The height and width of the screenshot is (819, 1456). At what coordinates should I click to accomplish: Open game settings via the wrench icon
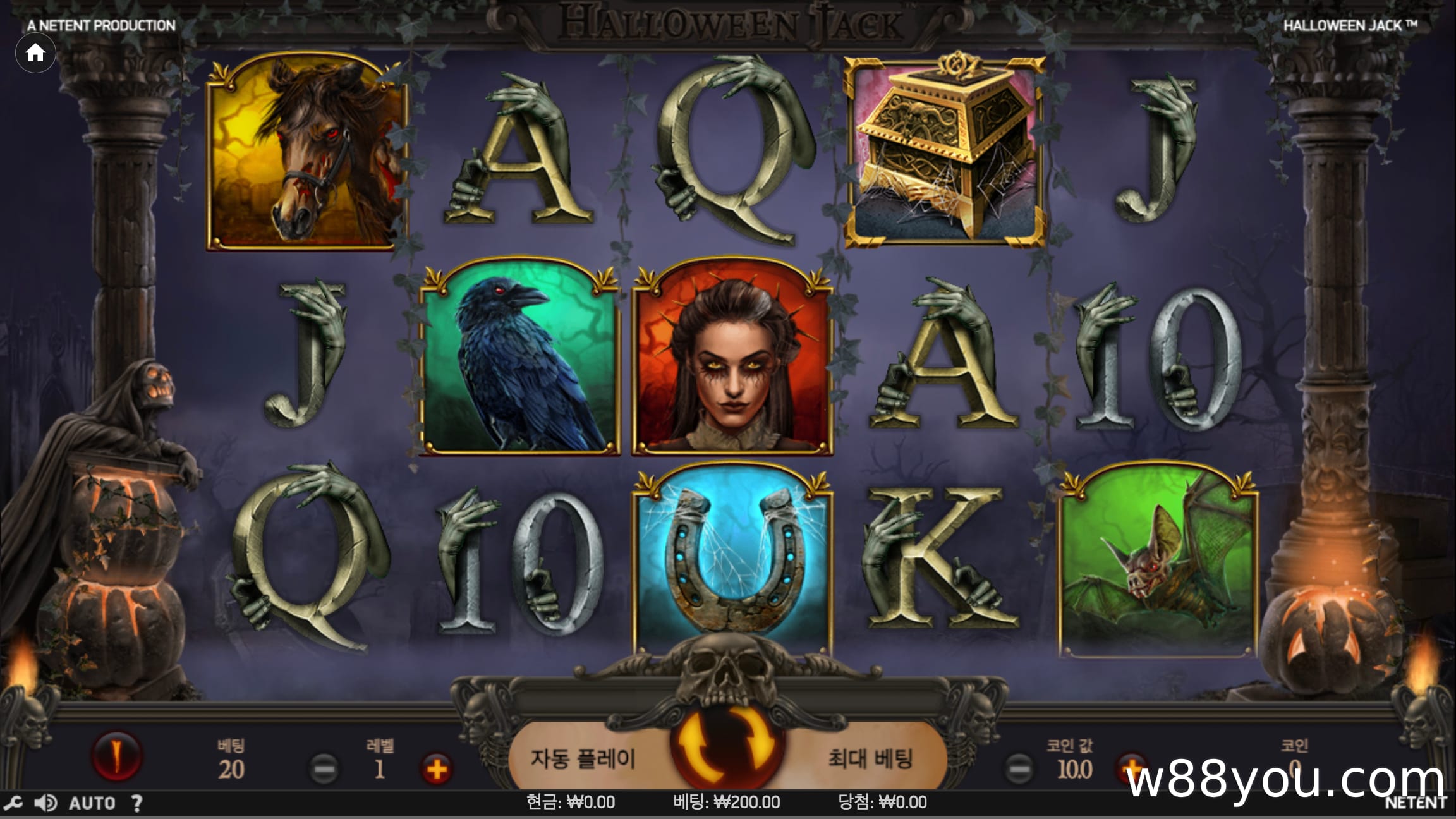pyautogui.click(x=15, y=803)
